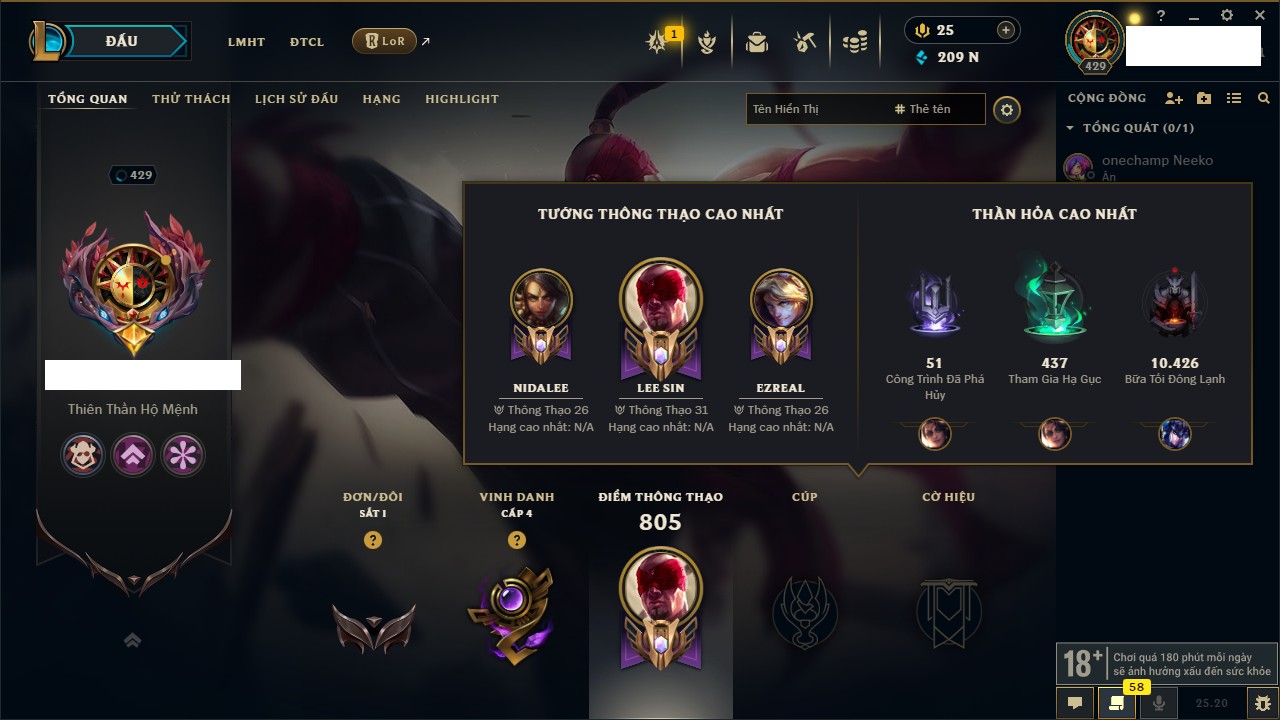Close the League client window
1280x720 pixels.
coord(1261,16)
